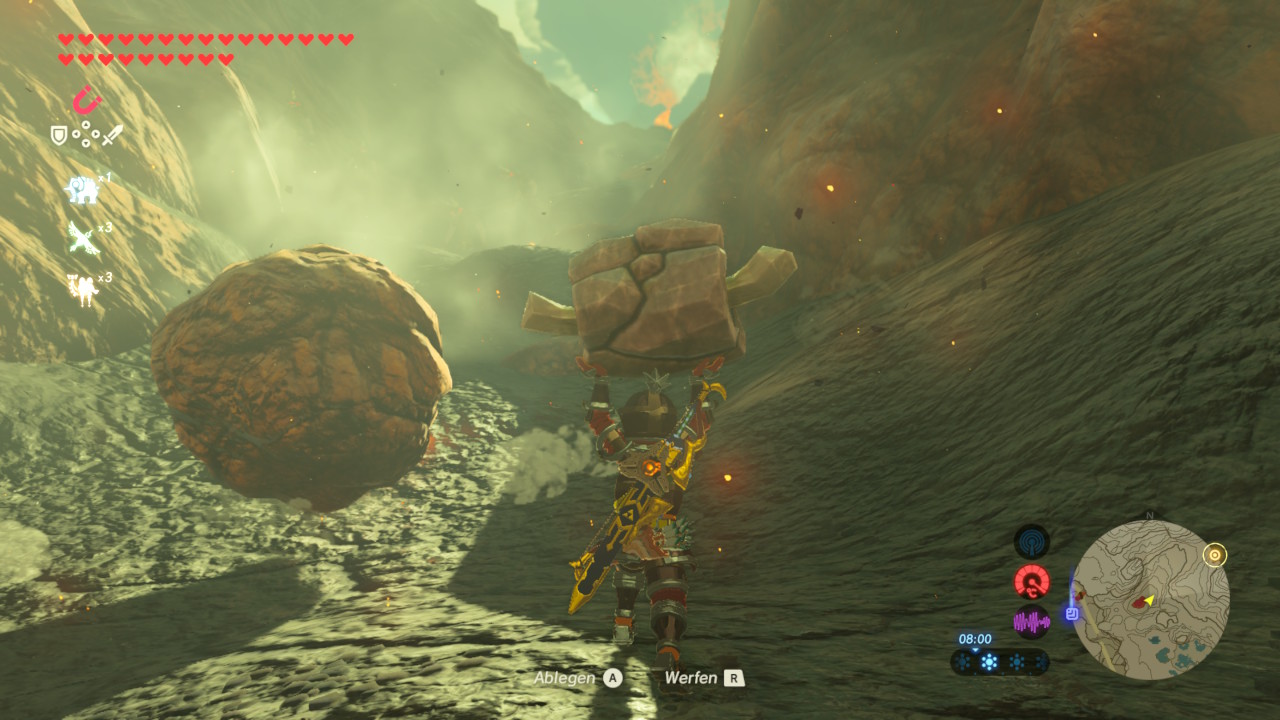Click the blue shrine marker on minimap edge

(1072, 613)
